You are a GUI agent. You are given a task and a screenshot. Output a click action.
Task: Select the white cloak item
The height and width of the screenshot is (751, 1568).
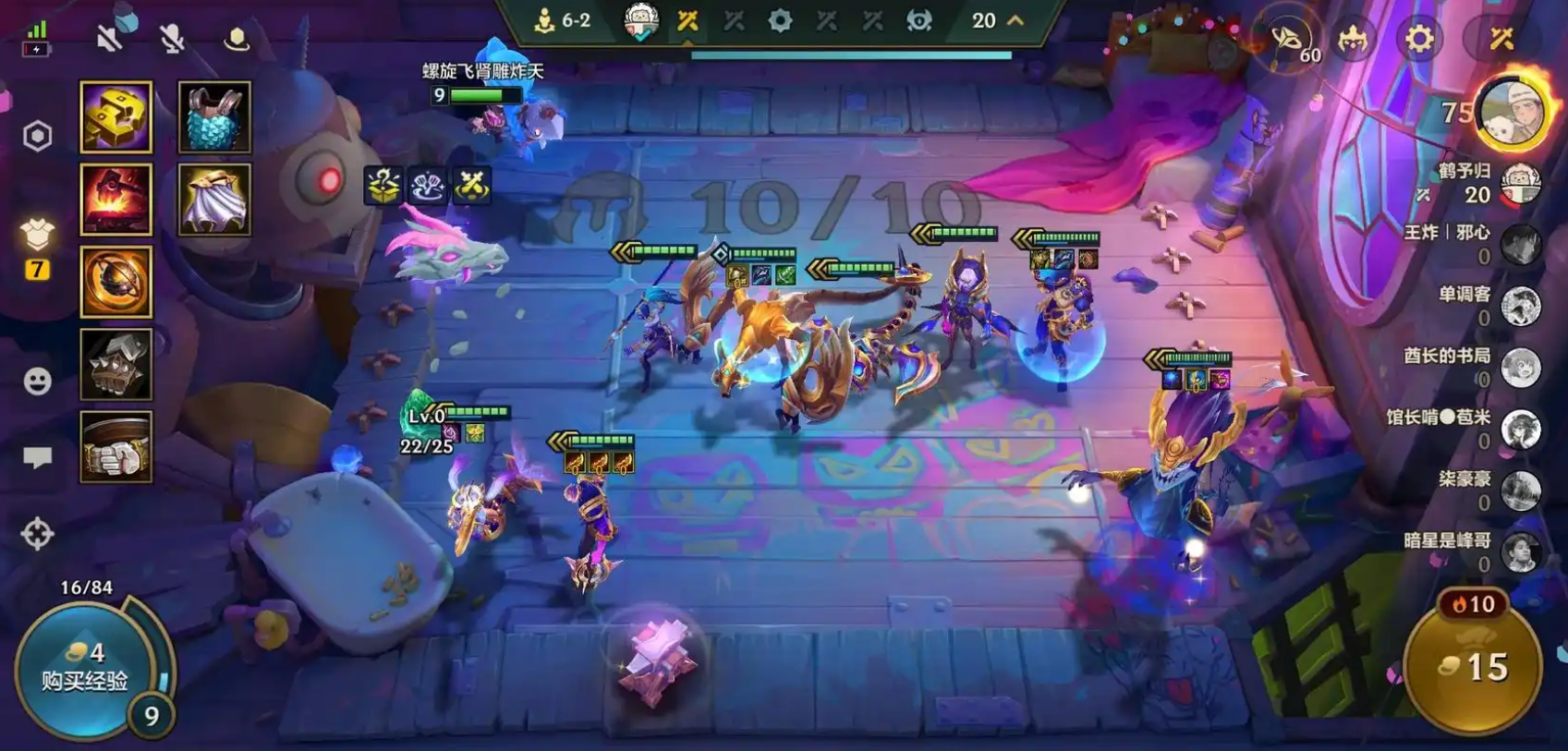214,199
